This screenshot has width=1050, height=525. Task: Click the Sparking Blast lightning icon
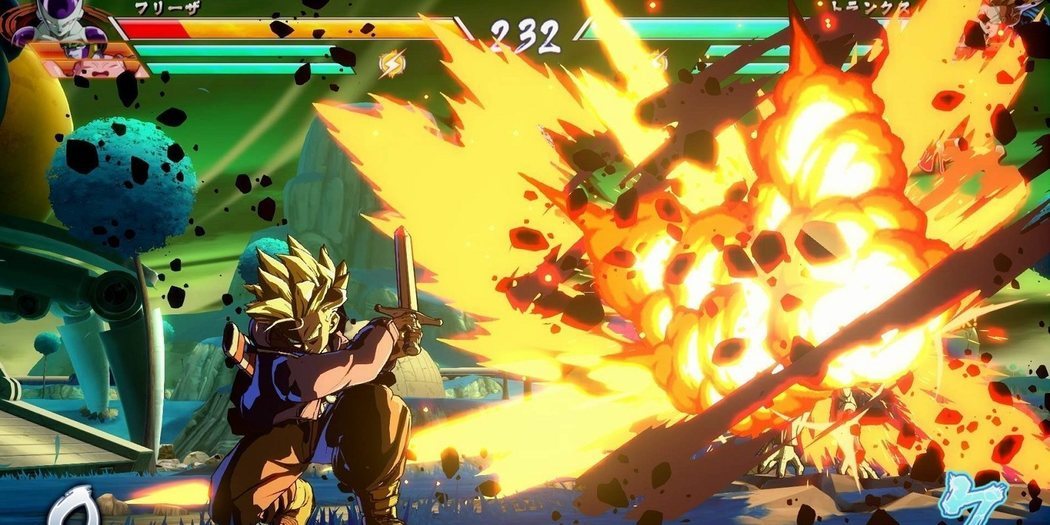pyautogui.click(x=392, y=64)
